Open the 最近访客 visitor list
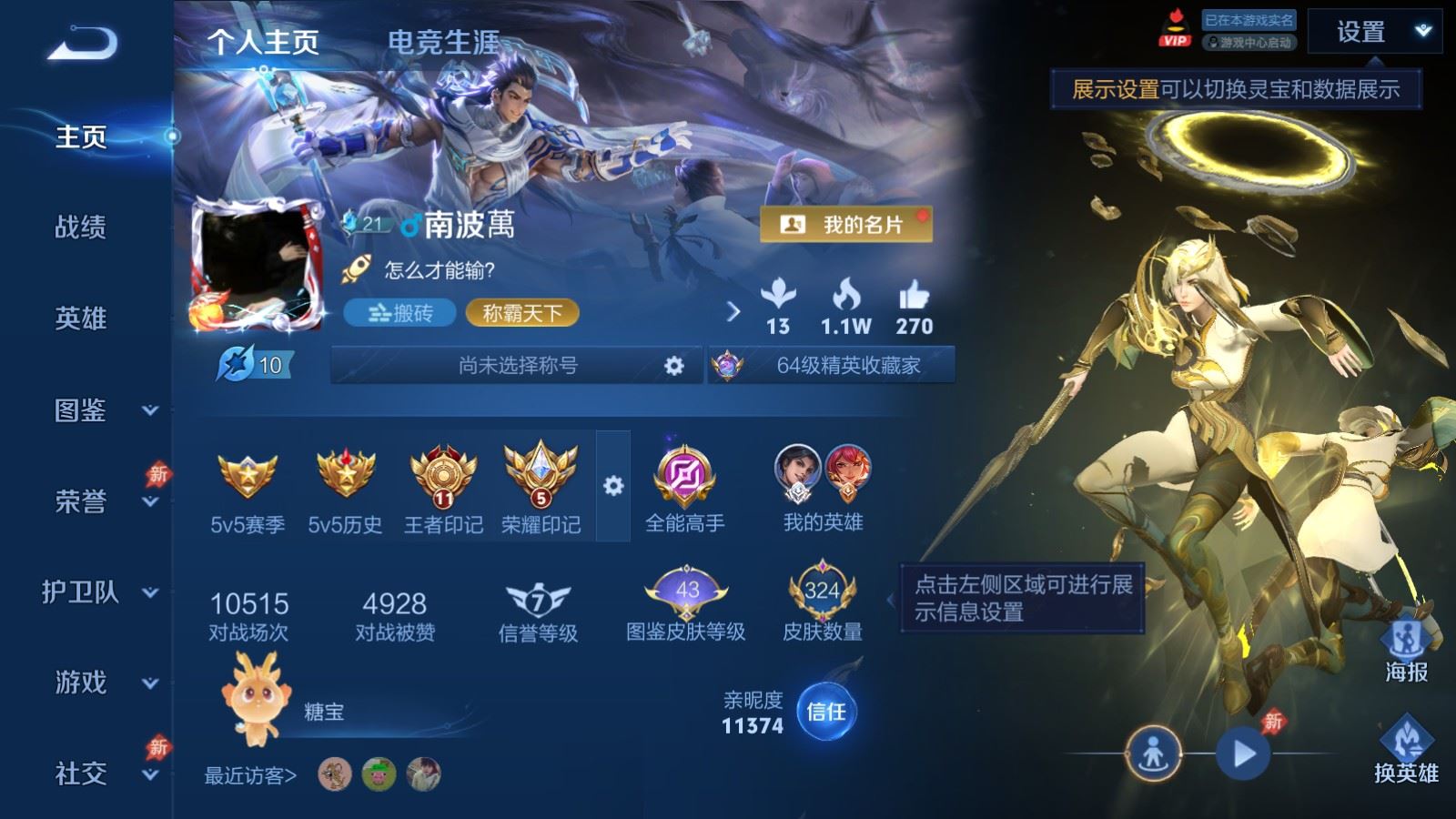 click(250, 775)
